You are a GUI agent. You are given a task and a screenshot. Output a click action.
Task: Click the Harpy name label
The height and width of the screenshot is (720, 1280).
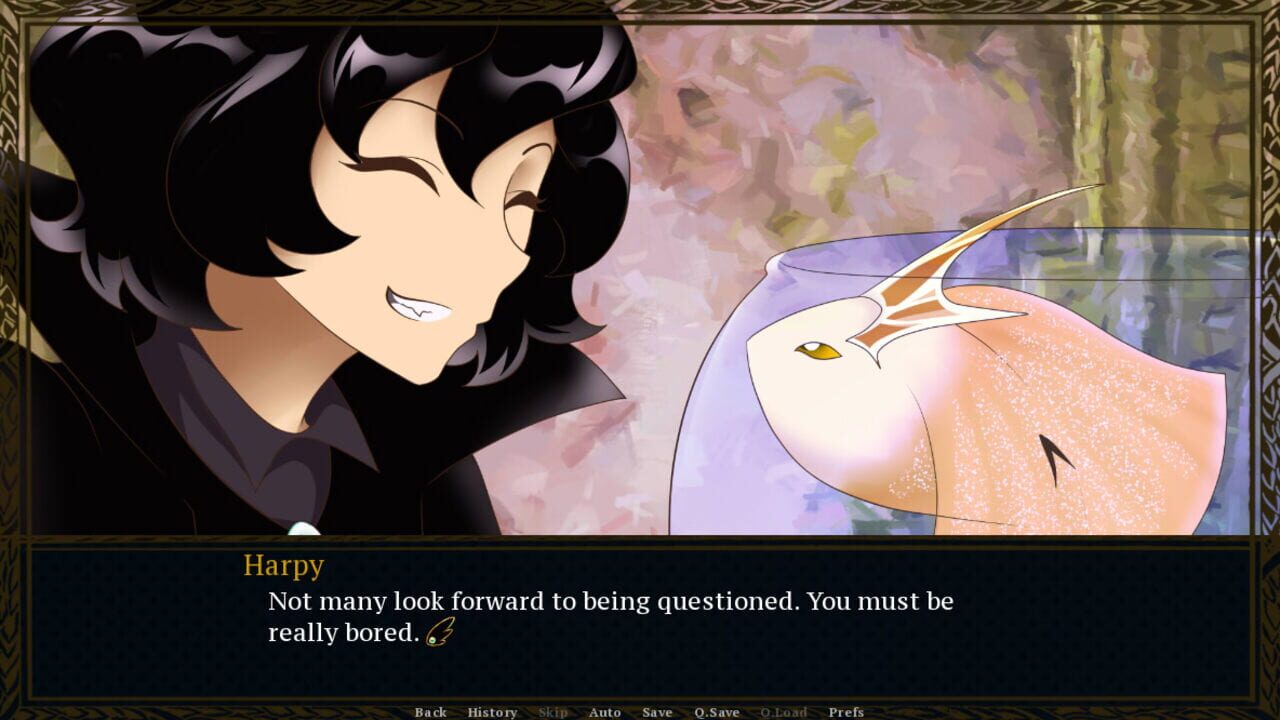coord(284,566)
